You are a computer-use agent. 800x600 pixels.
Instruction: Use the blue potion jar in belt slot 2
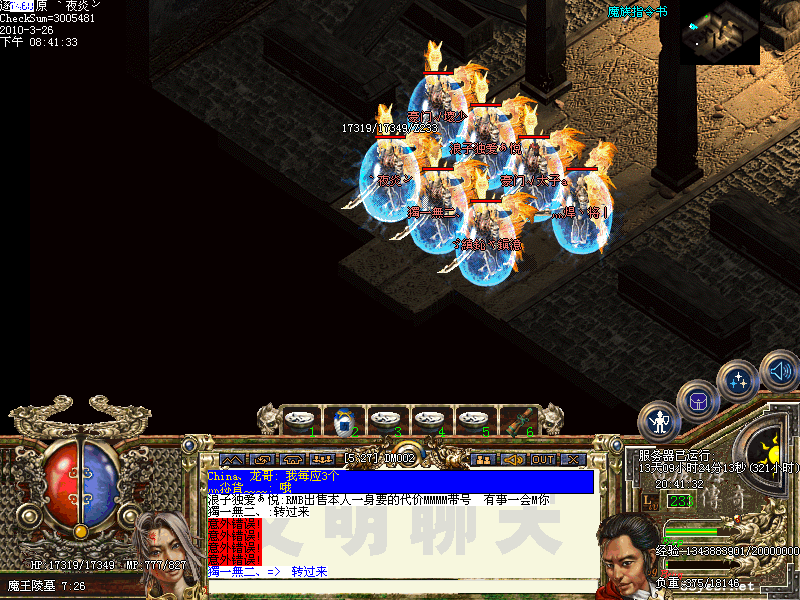coord(342,419)
